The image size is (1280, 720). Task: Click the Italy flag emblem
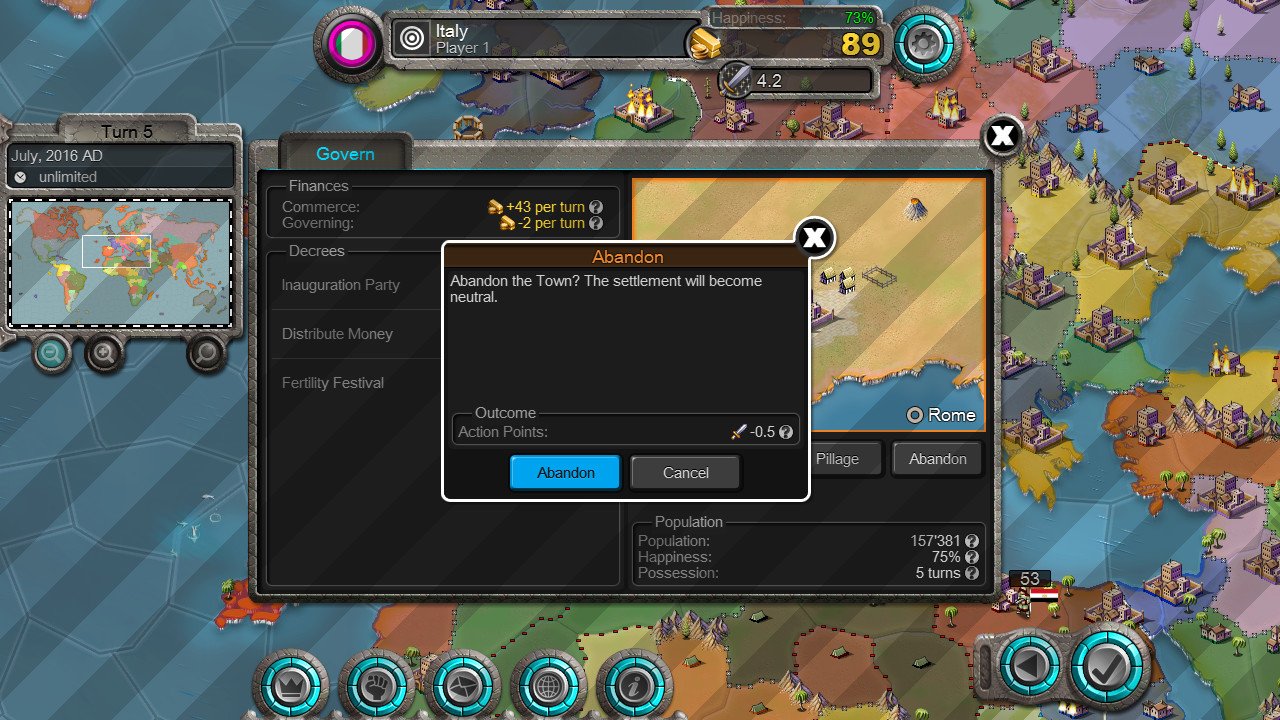349,42
